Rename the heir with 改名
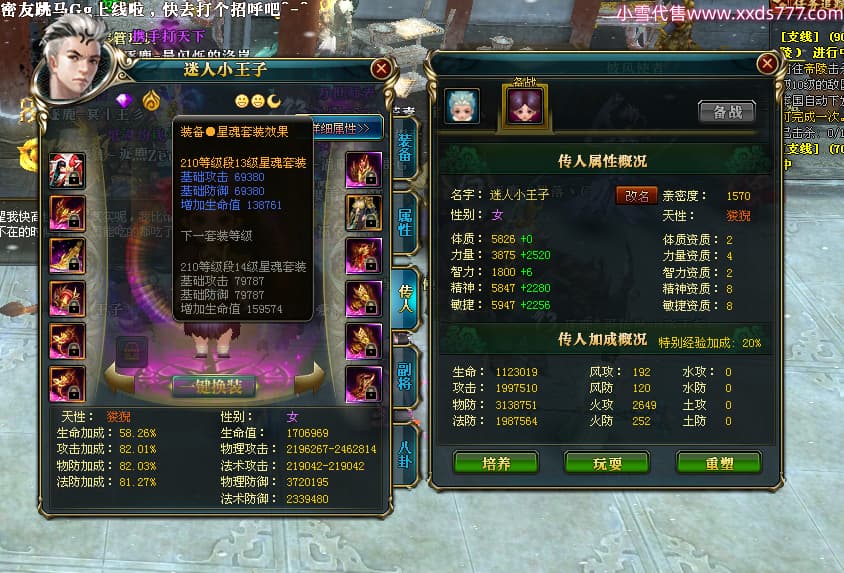 click(636, 195)
